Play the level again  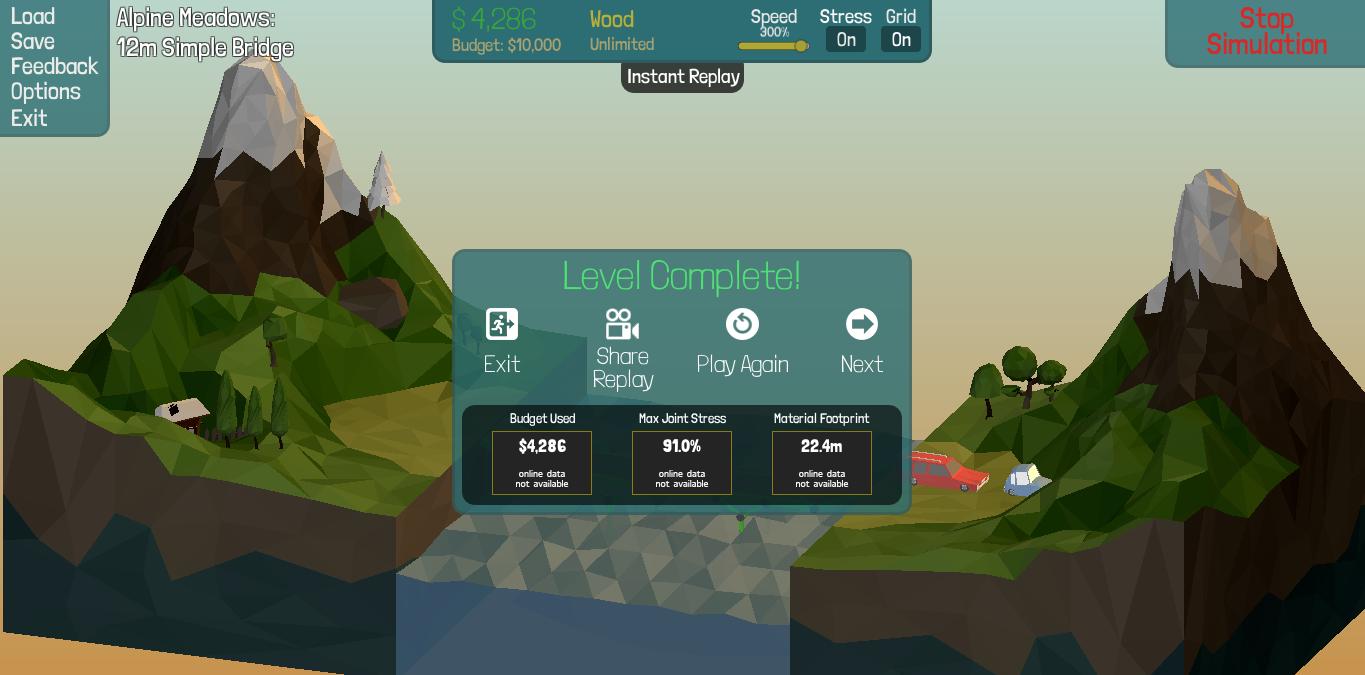click(x=742, y=340)
